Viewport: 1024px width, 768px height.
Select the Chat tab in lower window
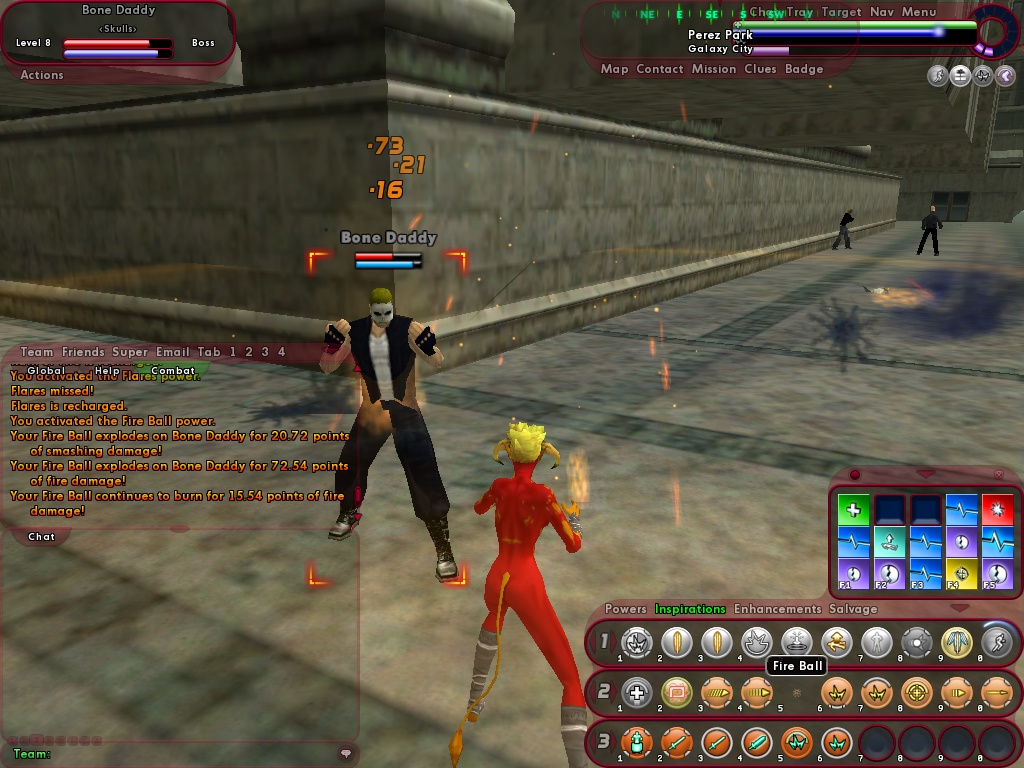pyautogui.click(x=42, y=537)
